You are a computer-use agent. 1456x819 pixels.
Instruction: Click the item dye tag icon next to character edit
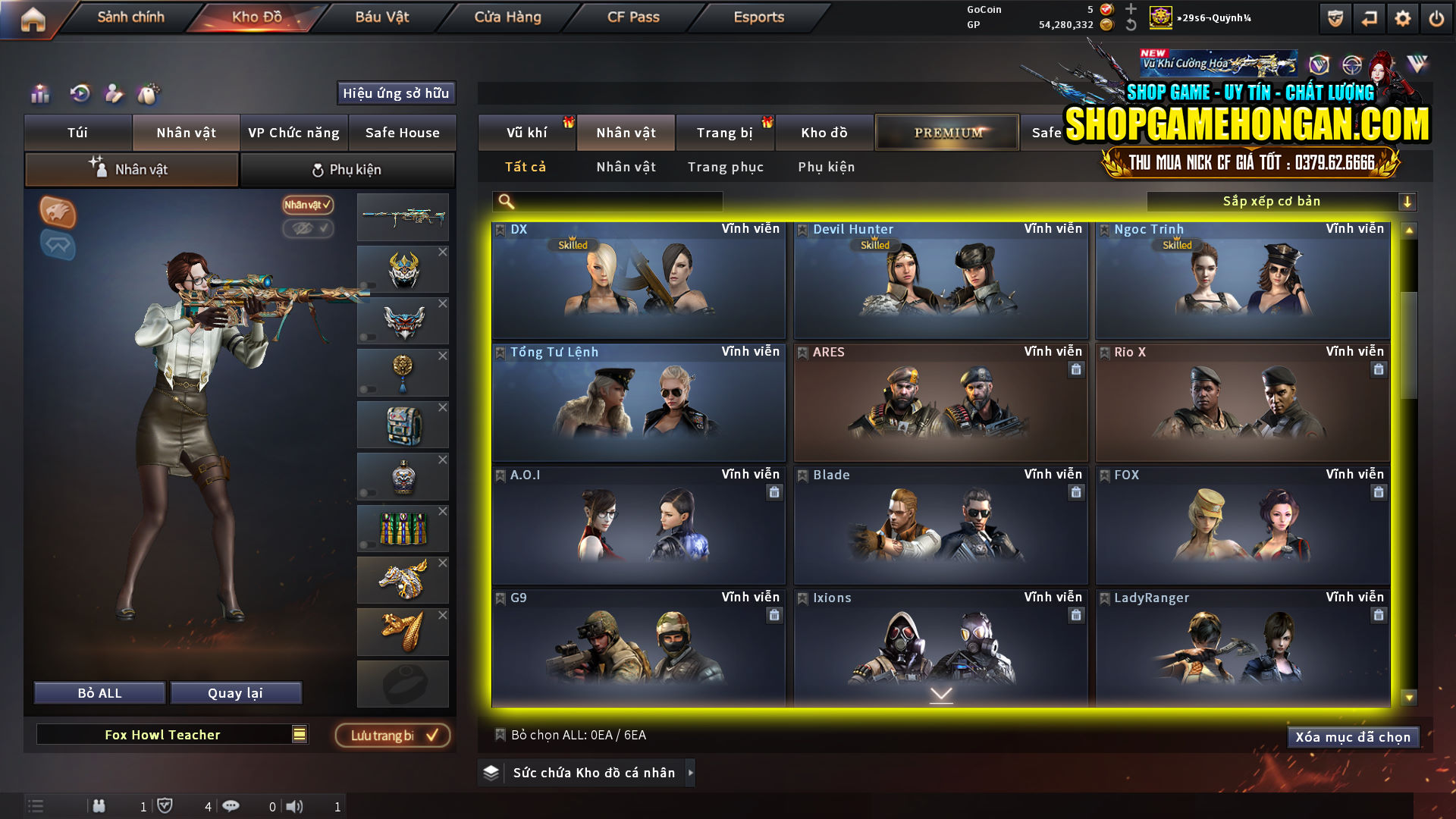pyautogui.click(x=149, y=94)
